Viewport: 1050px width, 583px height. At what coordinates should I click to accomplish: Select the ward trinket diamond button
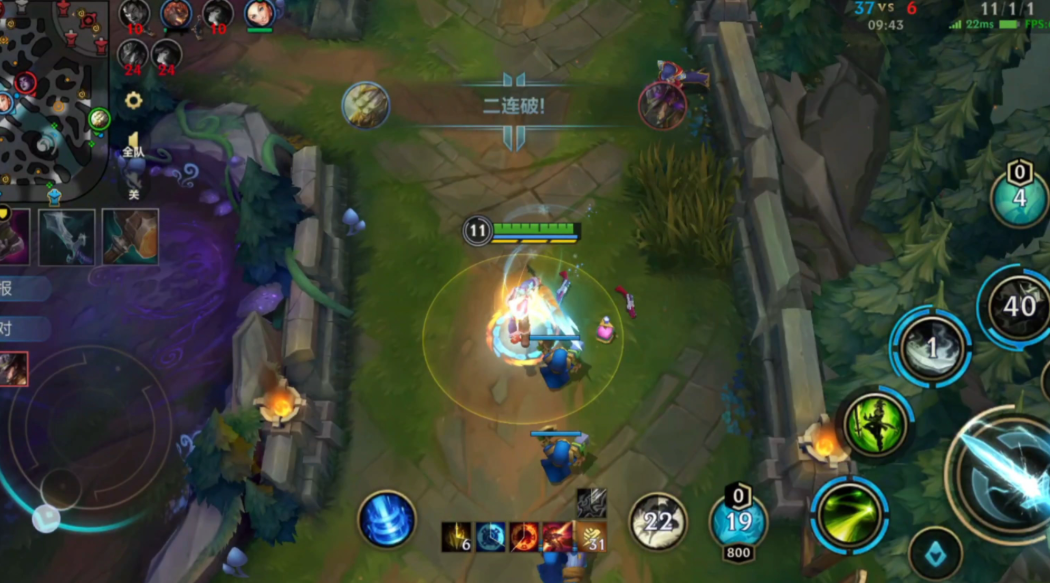pyautogui.click(x=935, y=553)
